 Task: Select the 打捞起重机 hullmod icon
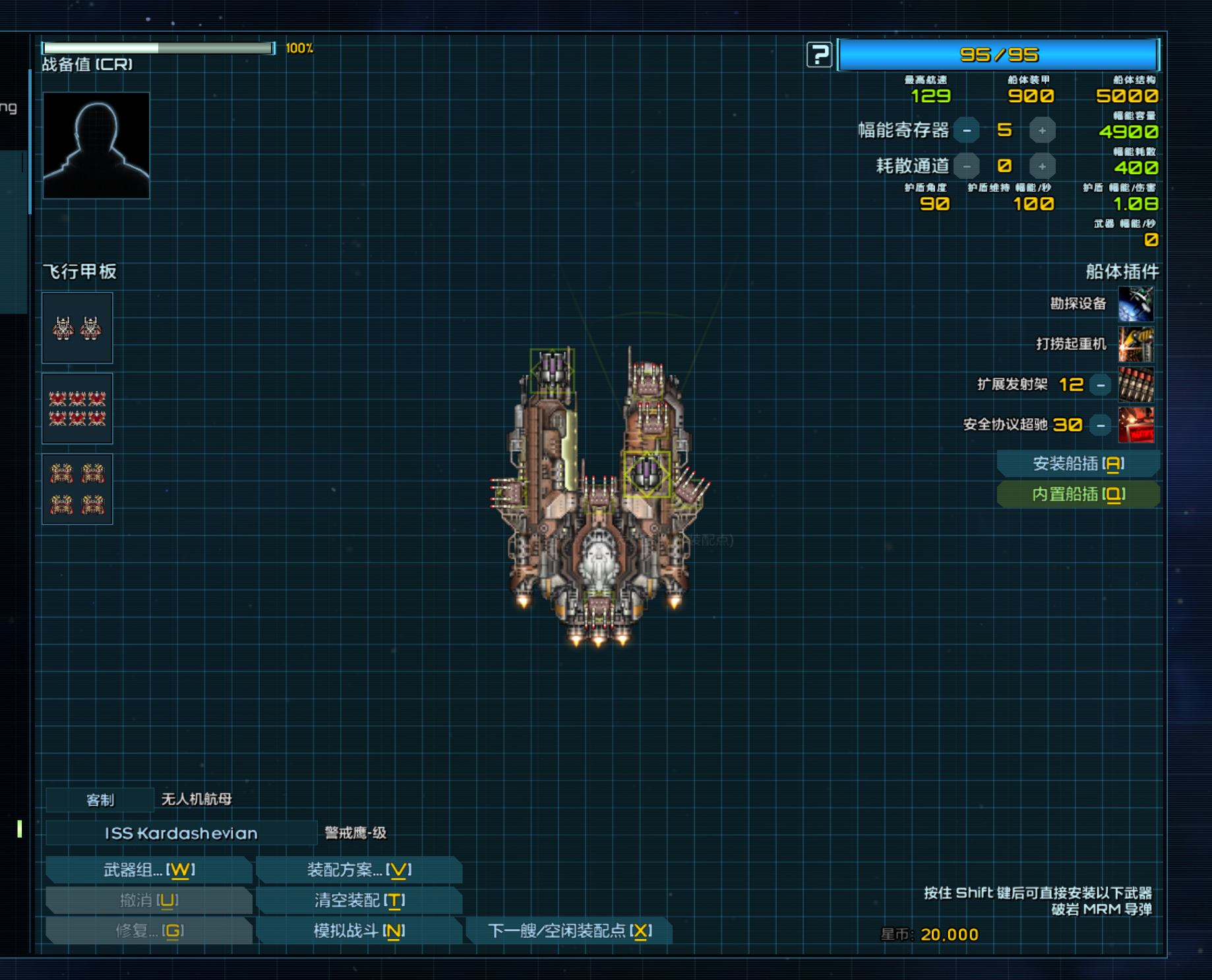tap(1136, 344)
